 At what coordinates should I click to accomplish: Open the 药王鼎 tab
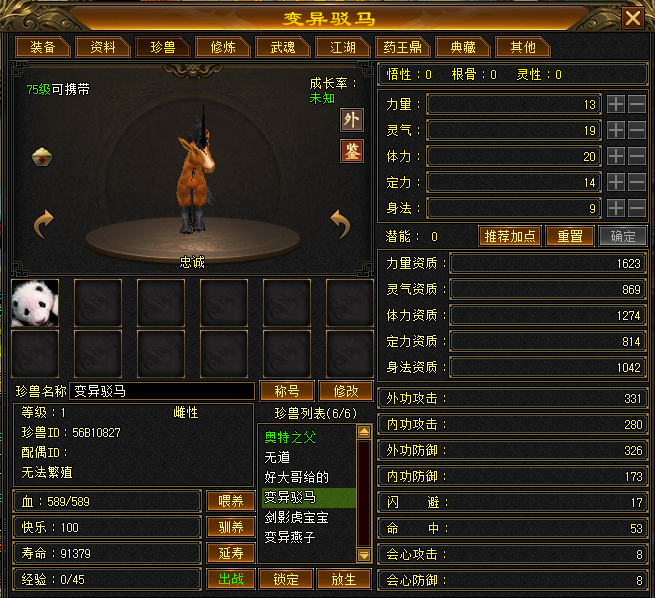(x=401, y=47)
